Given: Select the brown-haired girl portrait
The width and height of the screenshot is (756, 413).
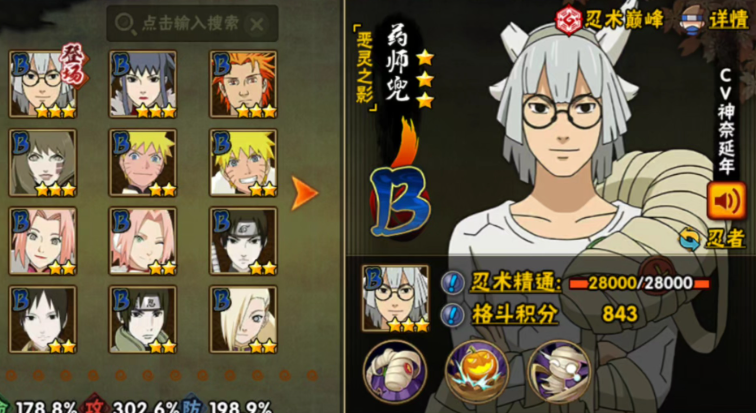Looking at the screenshot, I should [x=43, y=161].
